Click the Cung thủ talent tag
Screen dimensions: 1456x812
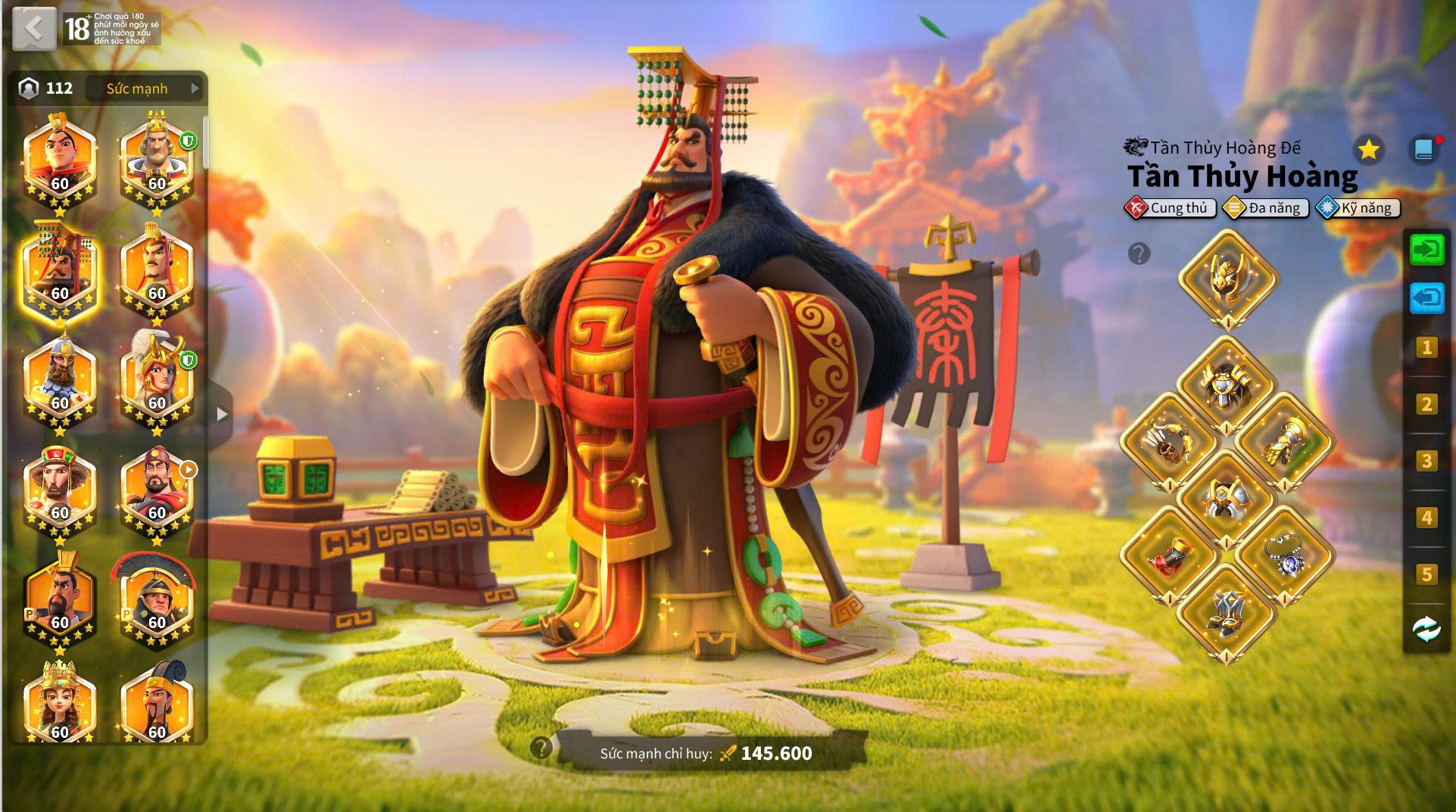pos(1170,208)
